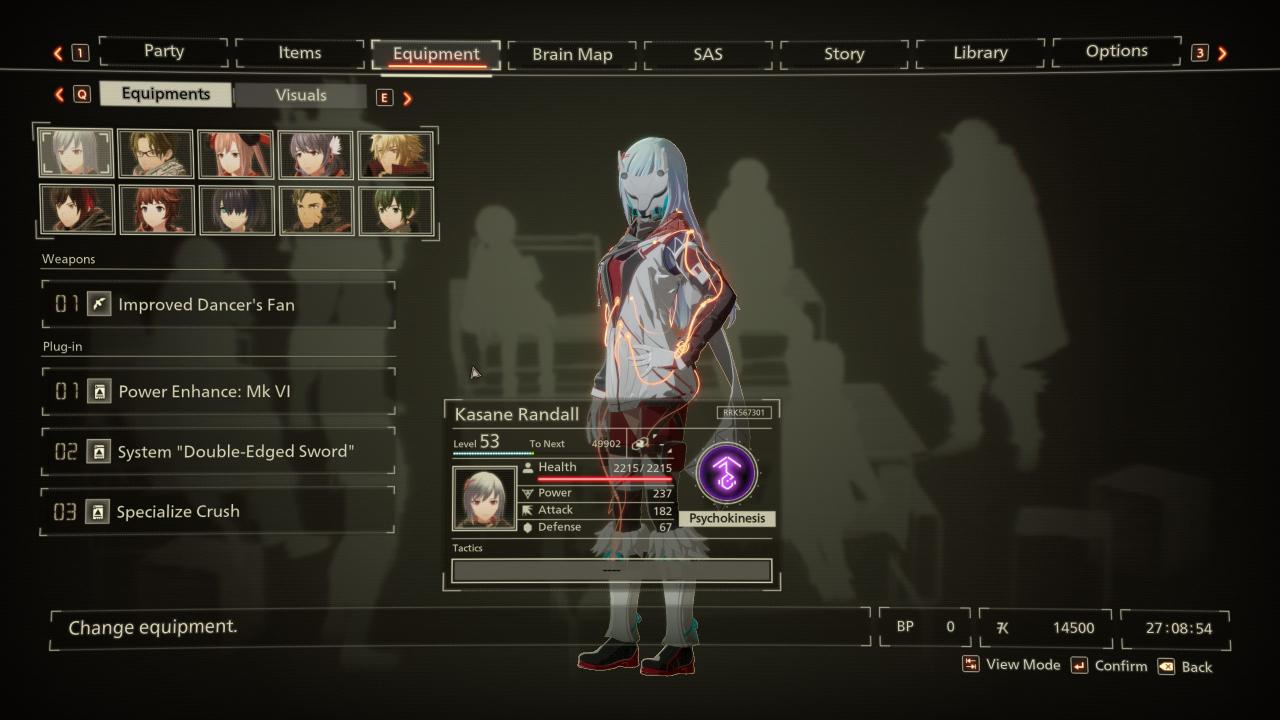Pick the blond-haired character portrait
Viewport: 1280px width, 720px height.
(x=396, y=154)
